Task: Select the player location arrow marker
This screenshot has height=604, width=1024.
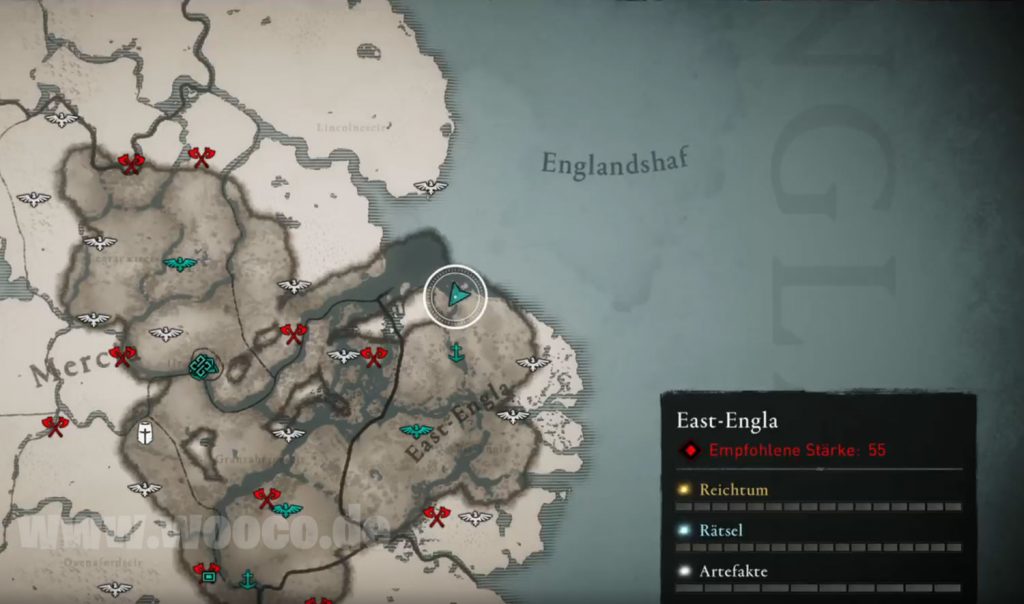Action: coord(457,295)
